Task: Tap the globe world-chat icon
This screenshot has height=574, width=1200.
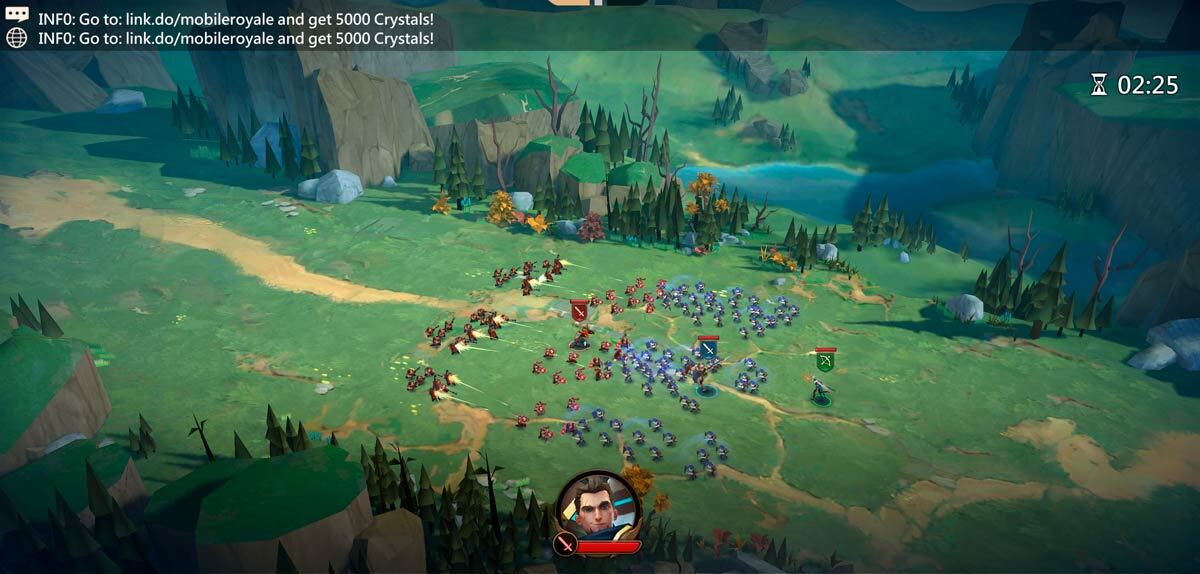Action: click(x=16, y=38)
